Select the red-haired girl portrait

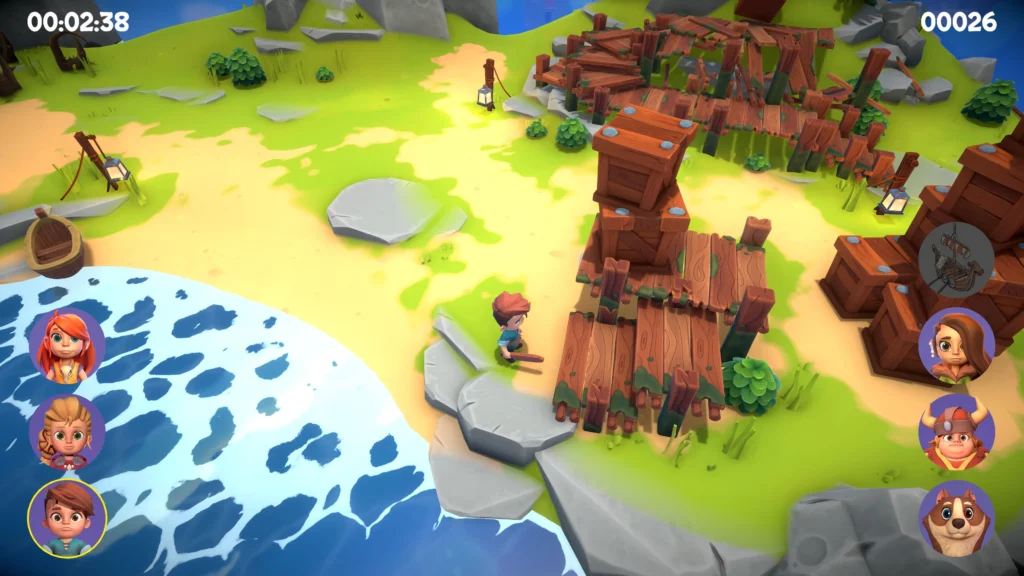click(67, 346)
